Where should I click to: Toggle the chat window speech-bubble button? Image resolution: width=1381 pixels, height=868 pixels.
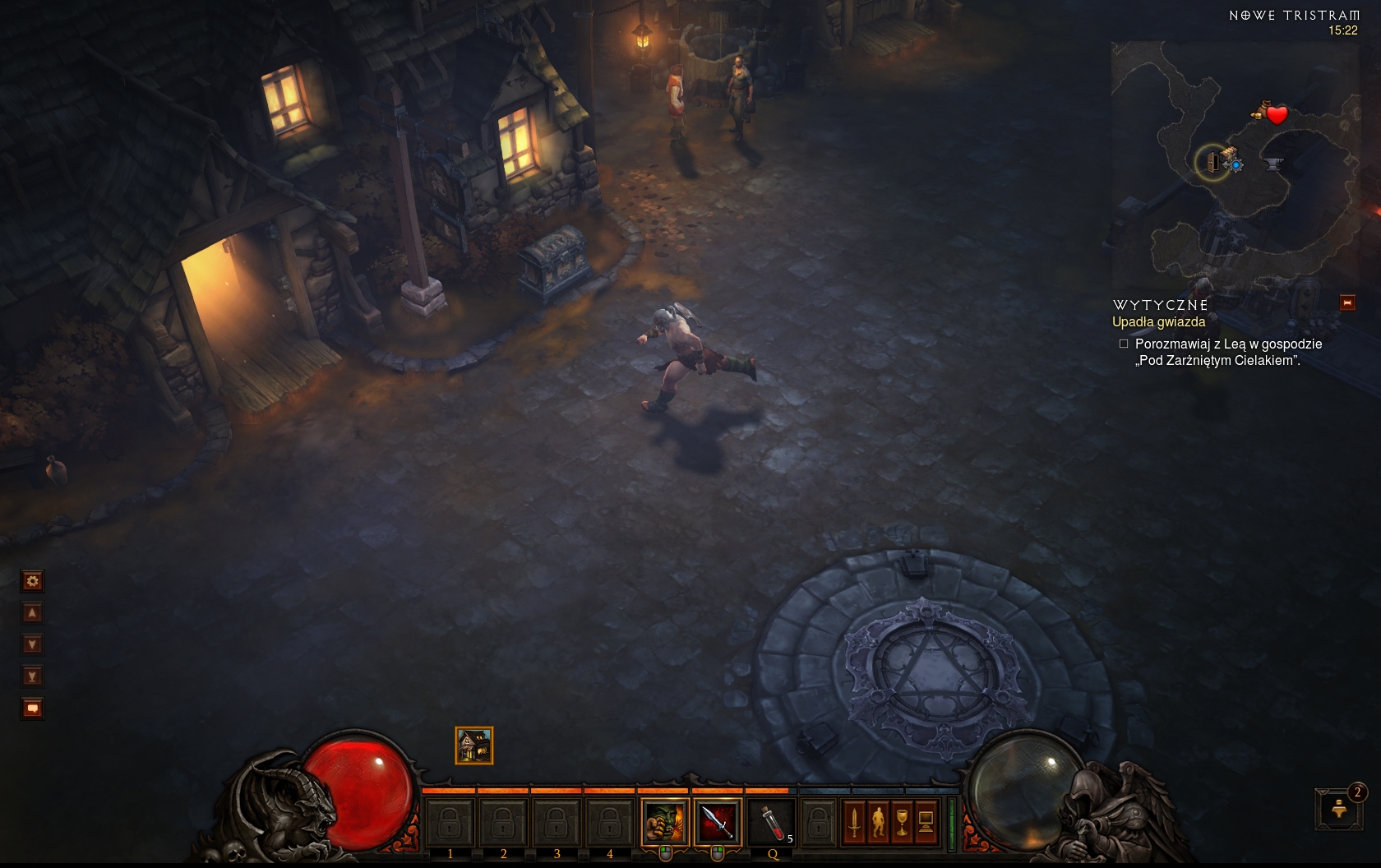click(x=32, y=709)
